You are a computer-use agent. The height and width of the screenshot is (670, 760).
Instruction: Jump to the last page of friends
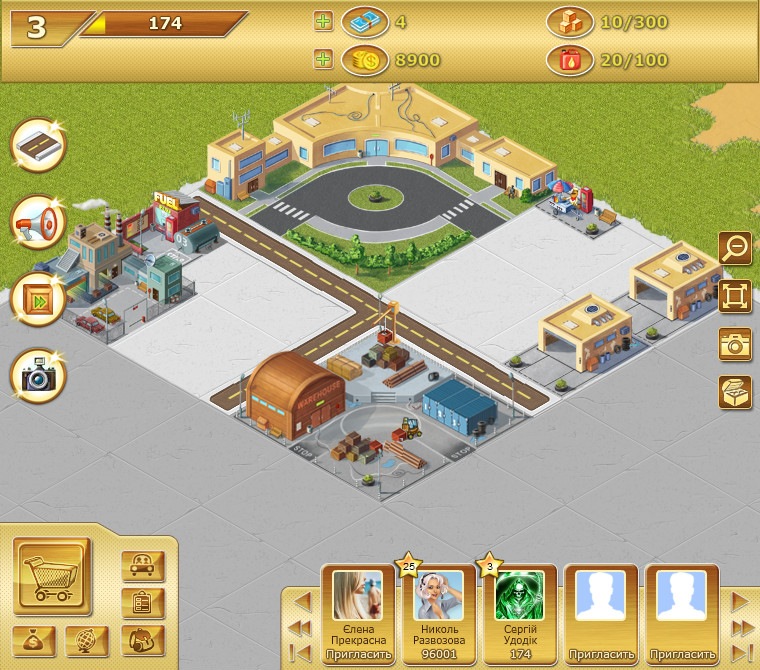741,627
